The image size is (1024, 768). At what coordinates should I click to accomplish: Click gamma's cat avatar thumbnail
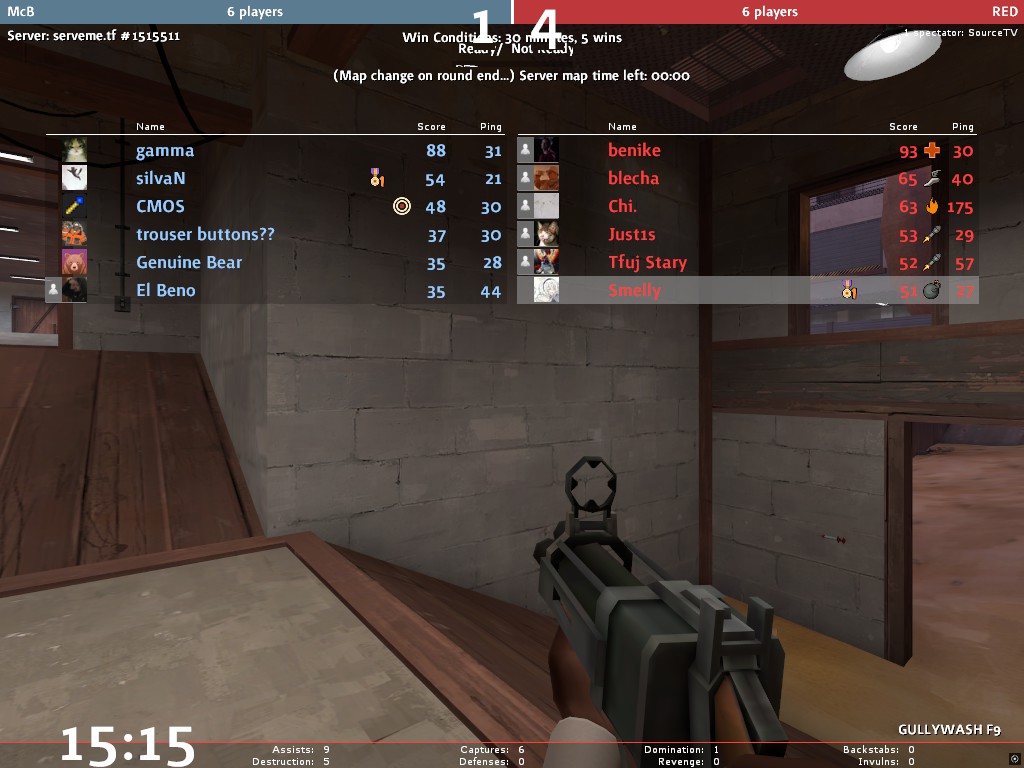(74, 151)
